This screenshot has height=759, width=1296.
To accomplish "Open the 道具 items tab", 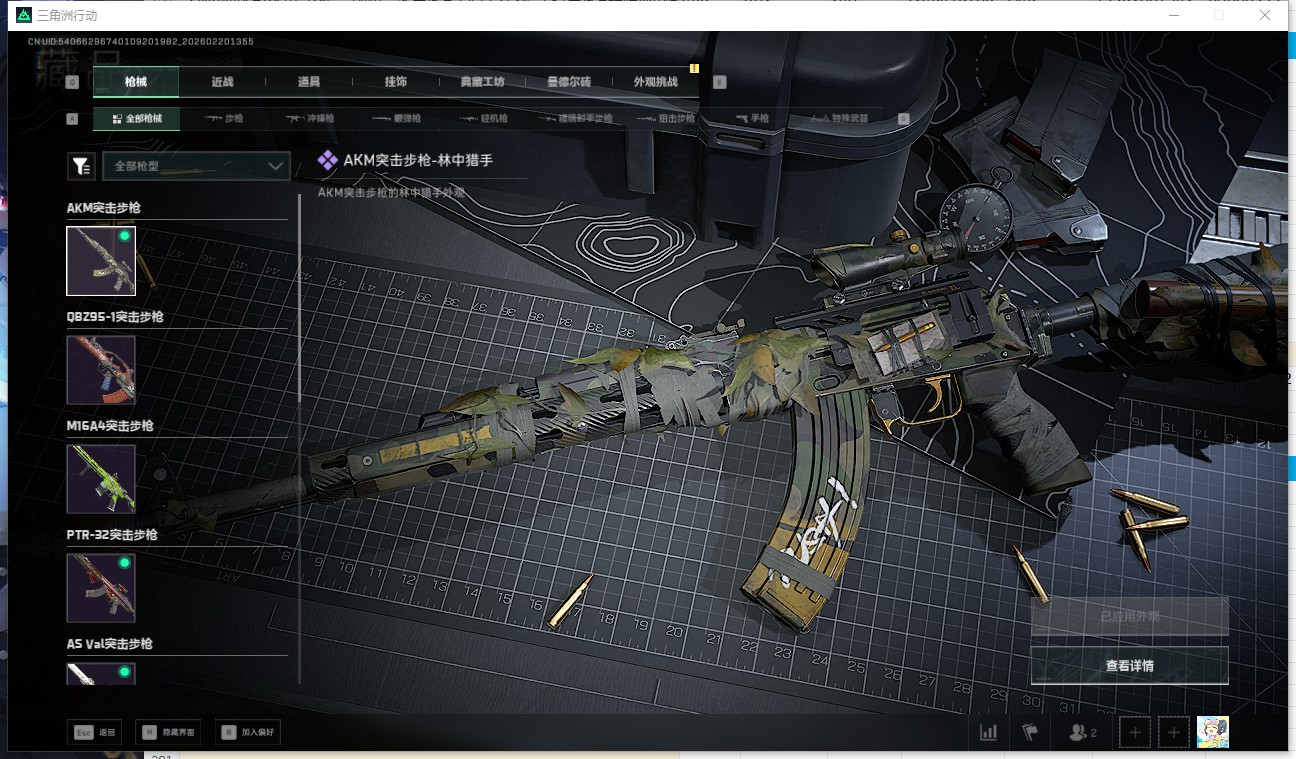I will [308, 82].
